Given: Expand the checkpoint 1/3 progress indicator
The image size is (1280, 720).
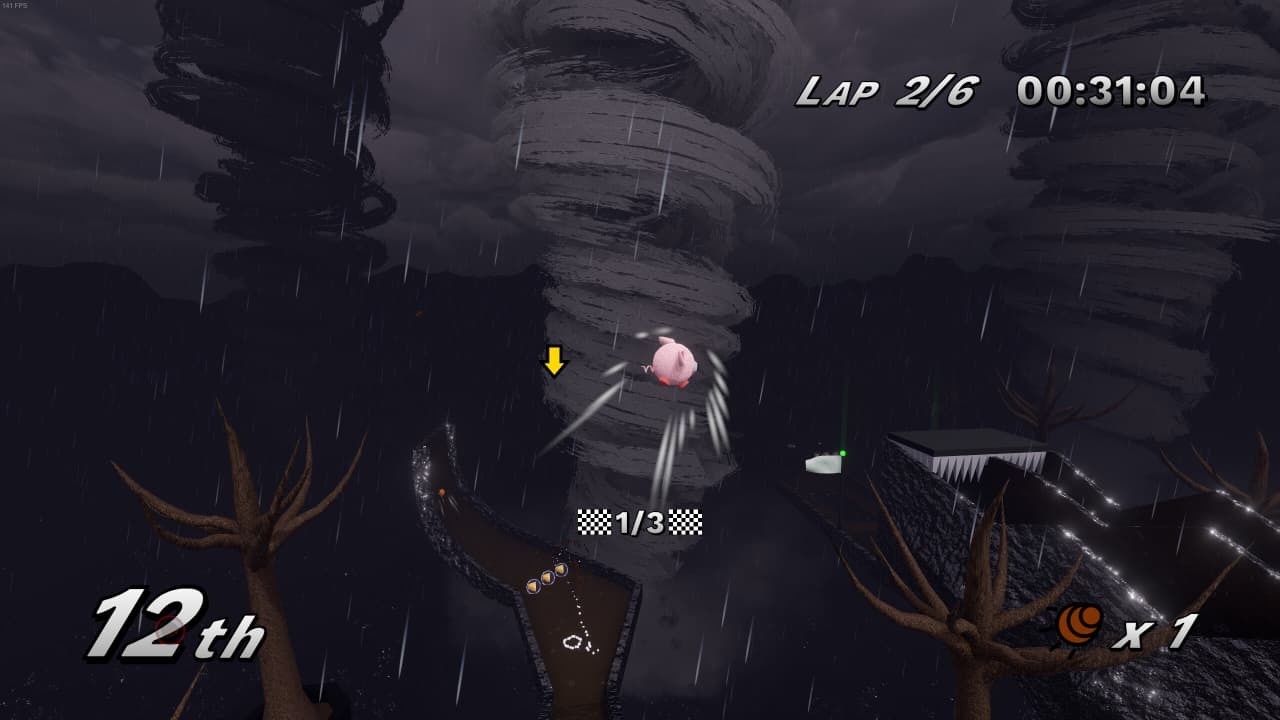Looking at the screenshot, I should point(640,519).
